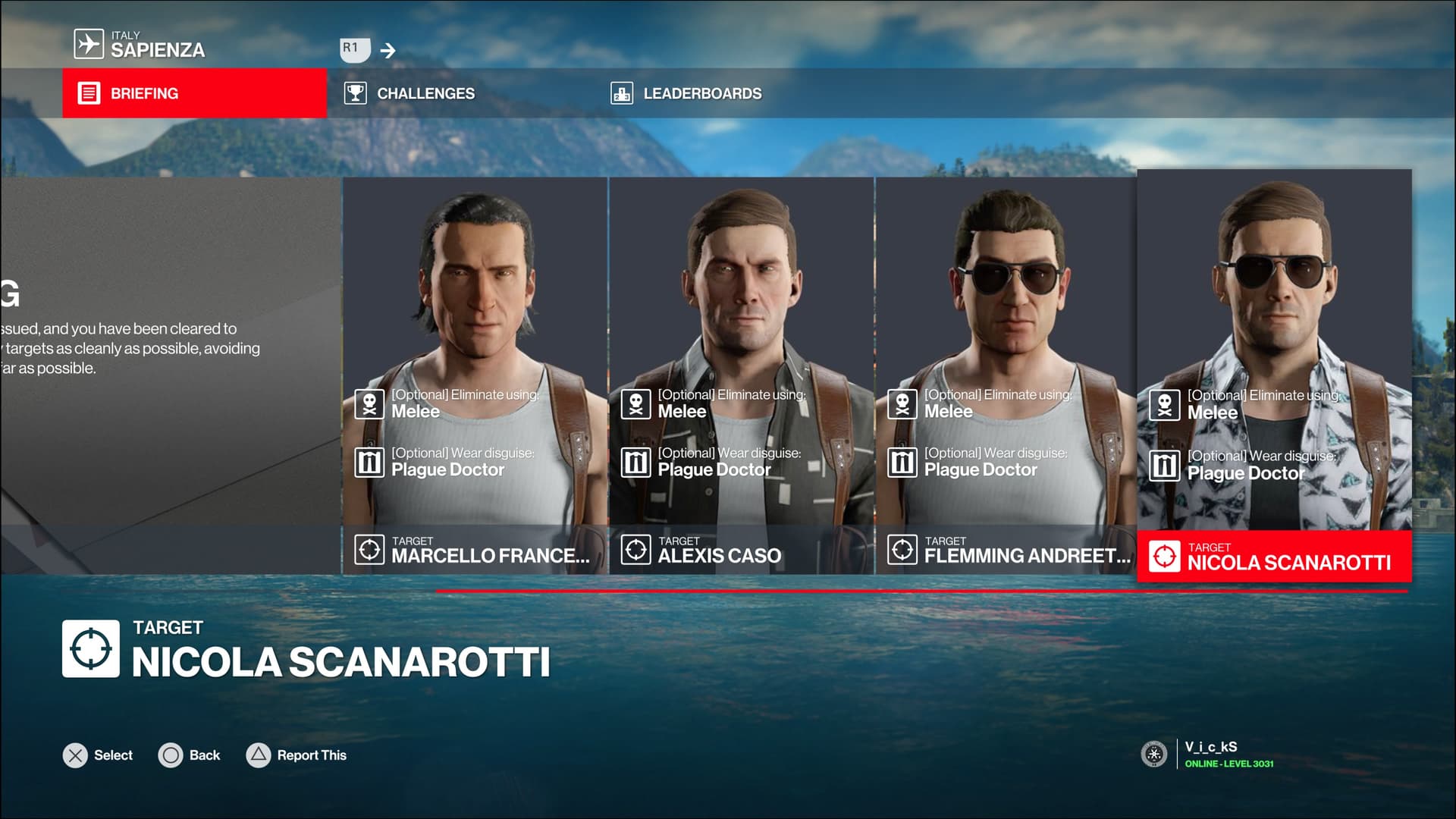Open the V_i_c_kS player profile
This screenshot has width=1456, height=819.
(x=1210, y=754)
